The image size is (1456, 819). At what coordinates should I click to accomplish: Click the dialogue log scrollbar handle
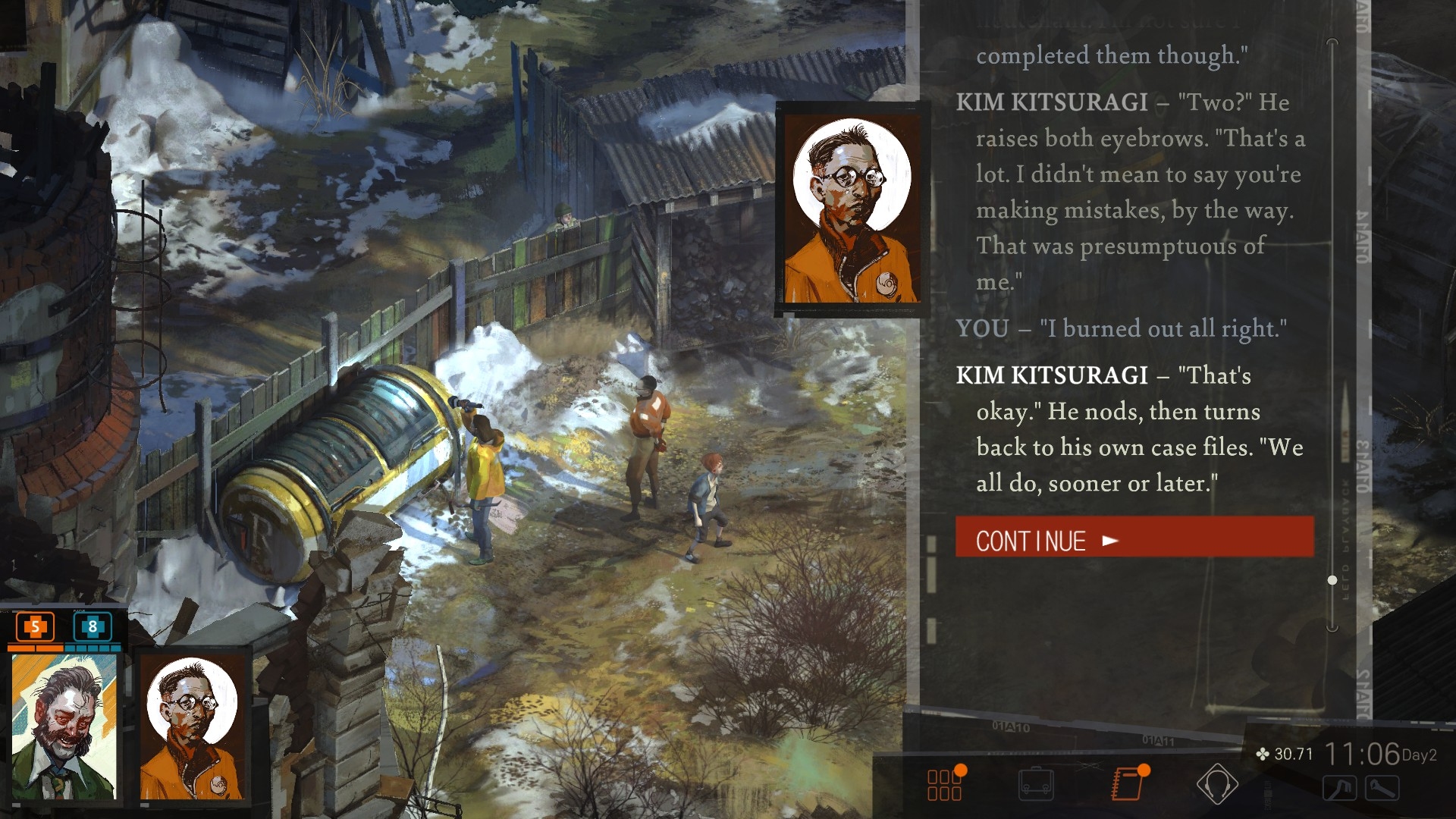click(1332, 580)
